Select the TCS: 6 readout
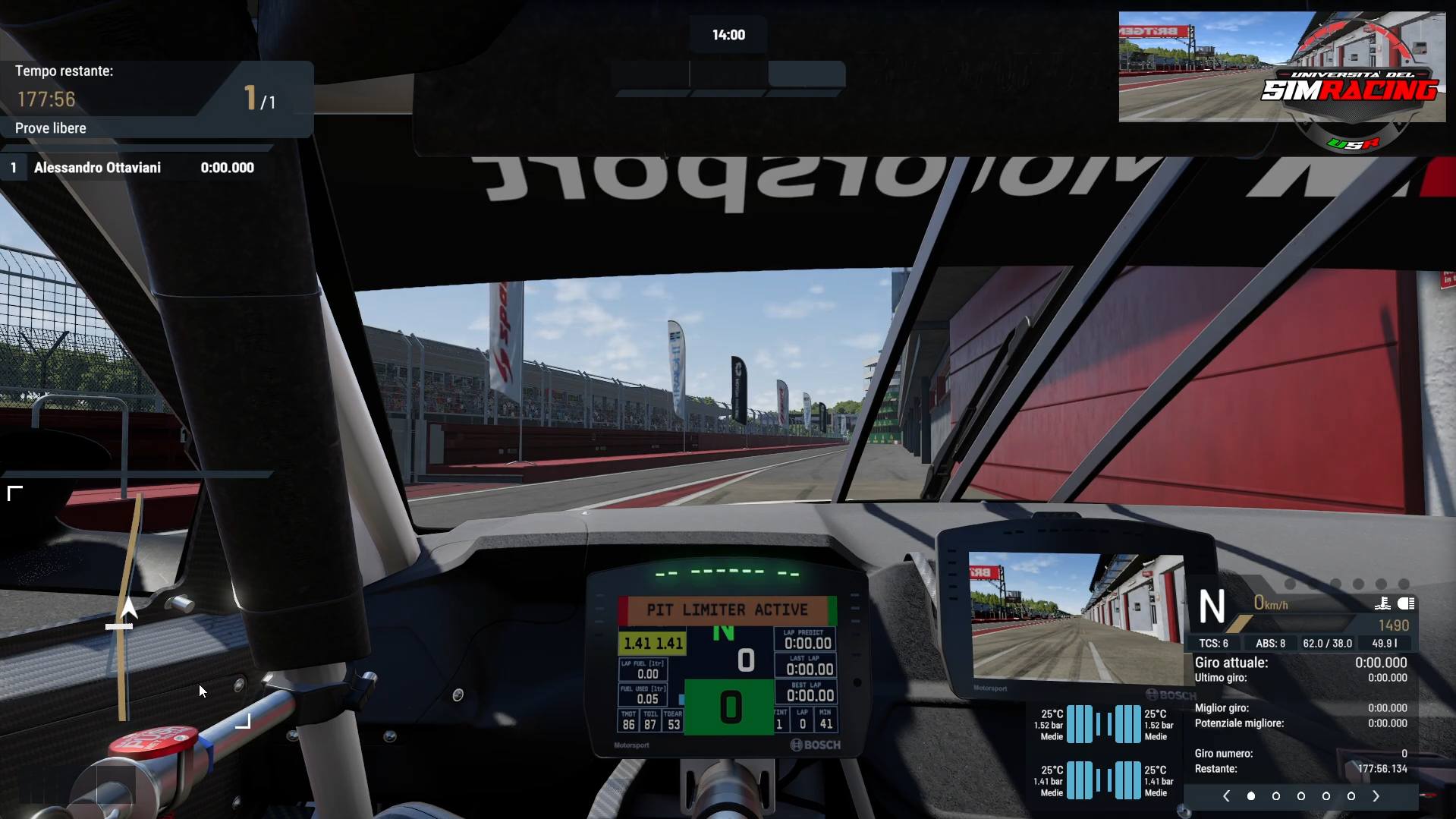 (1215, 643)
